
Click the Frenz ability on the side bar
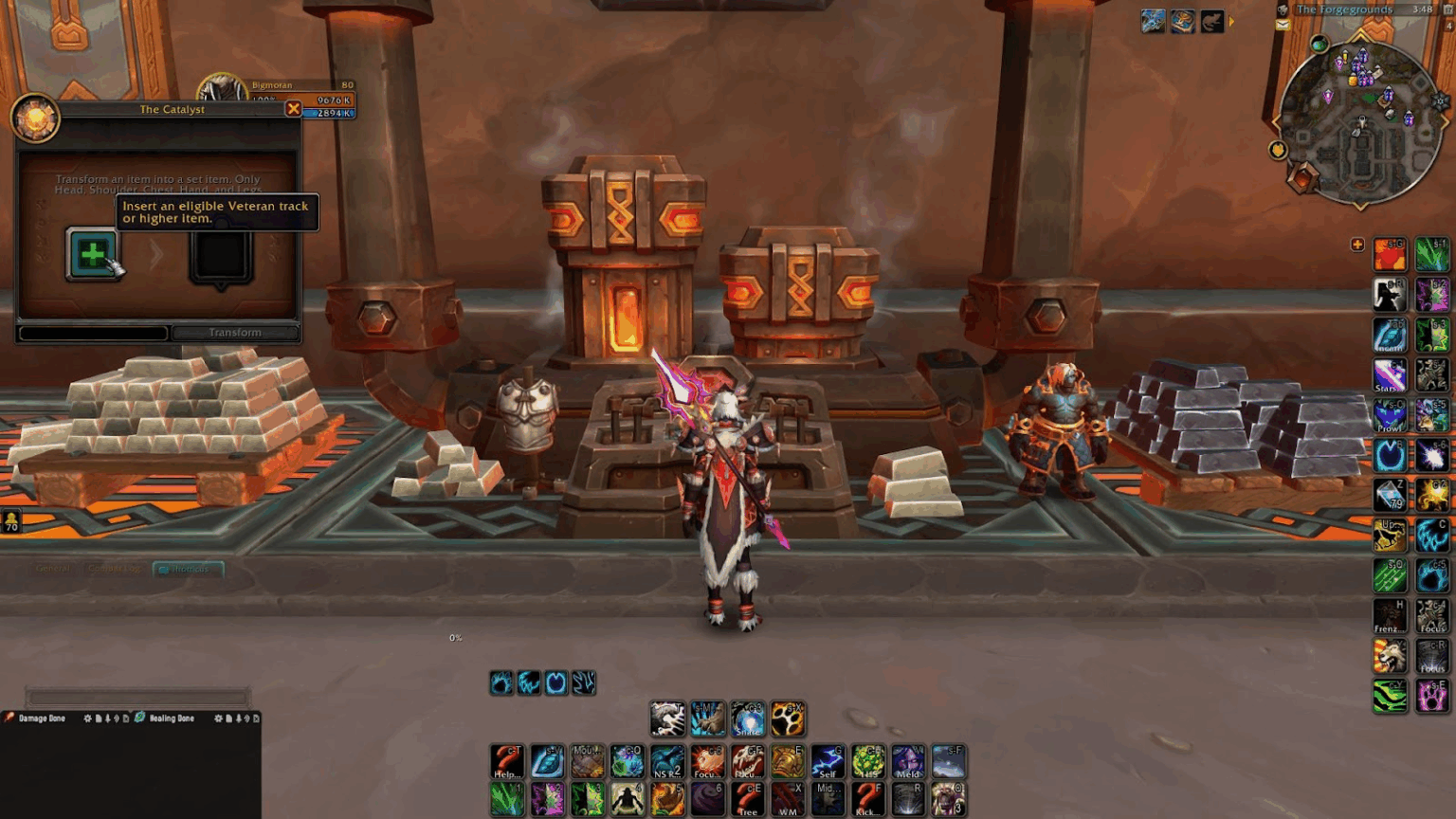[x=1390, y=616]
